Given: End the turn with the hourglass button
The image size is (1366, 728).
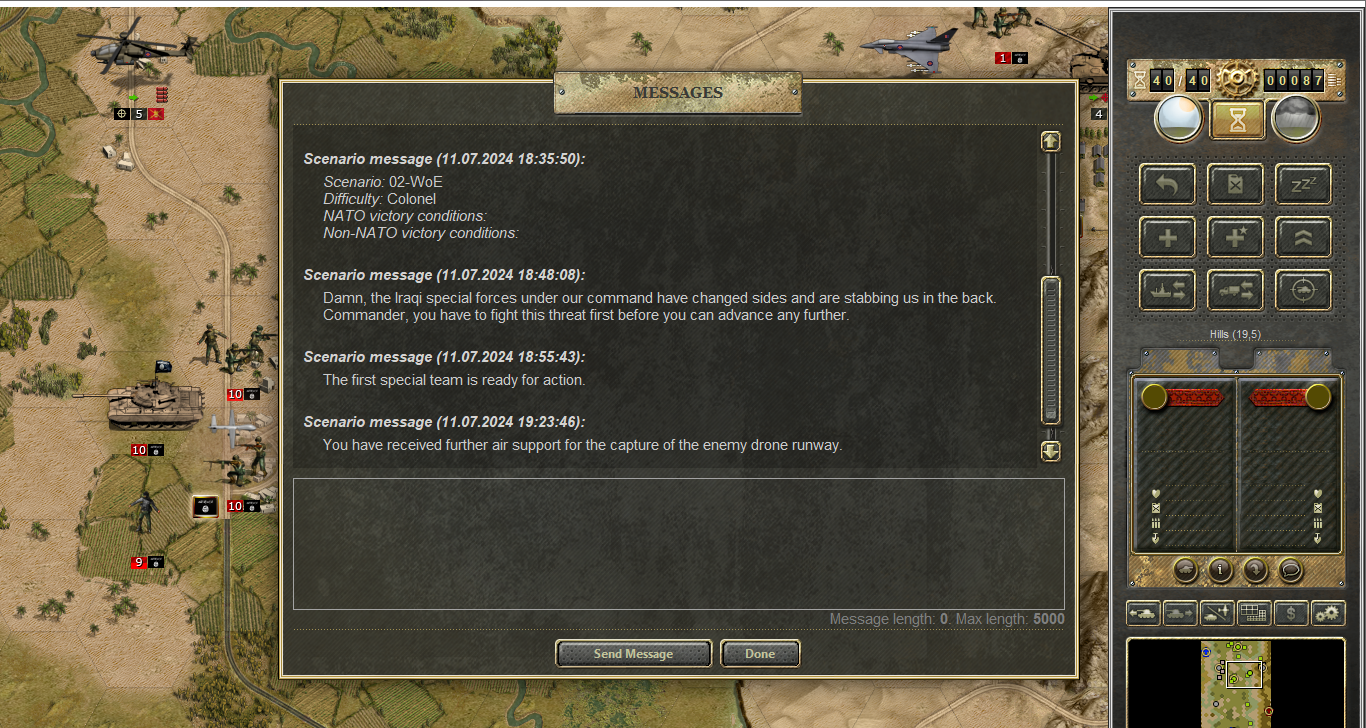Looking at the screenshot, I should coord(1238,120).
